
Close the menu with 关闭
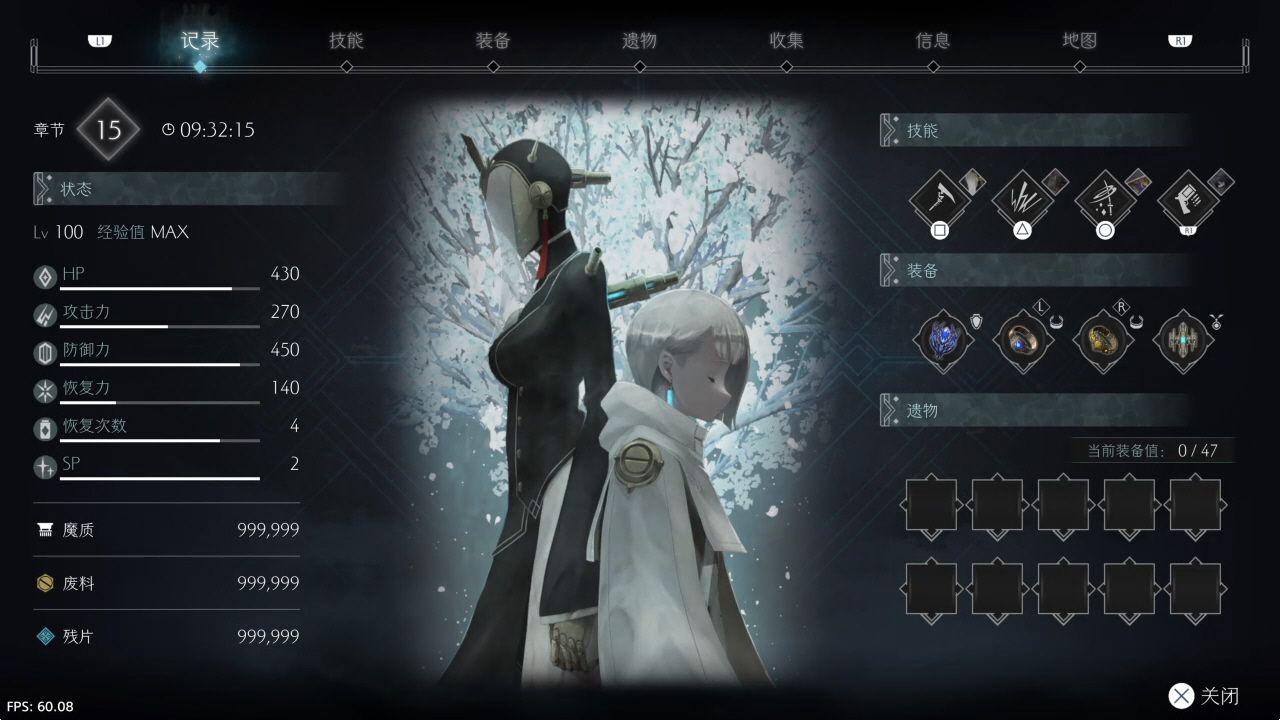click(1206, 696)
